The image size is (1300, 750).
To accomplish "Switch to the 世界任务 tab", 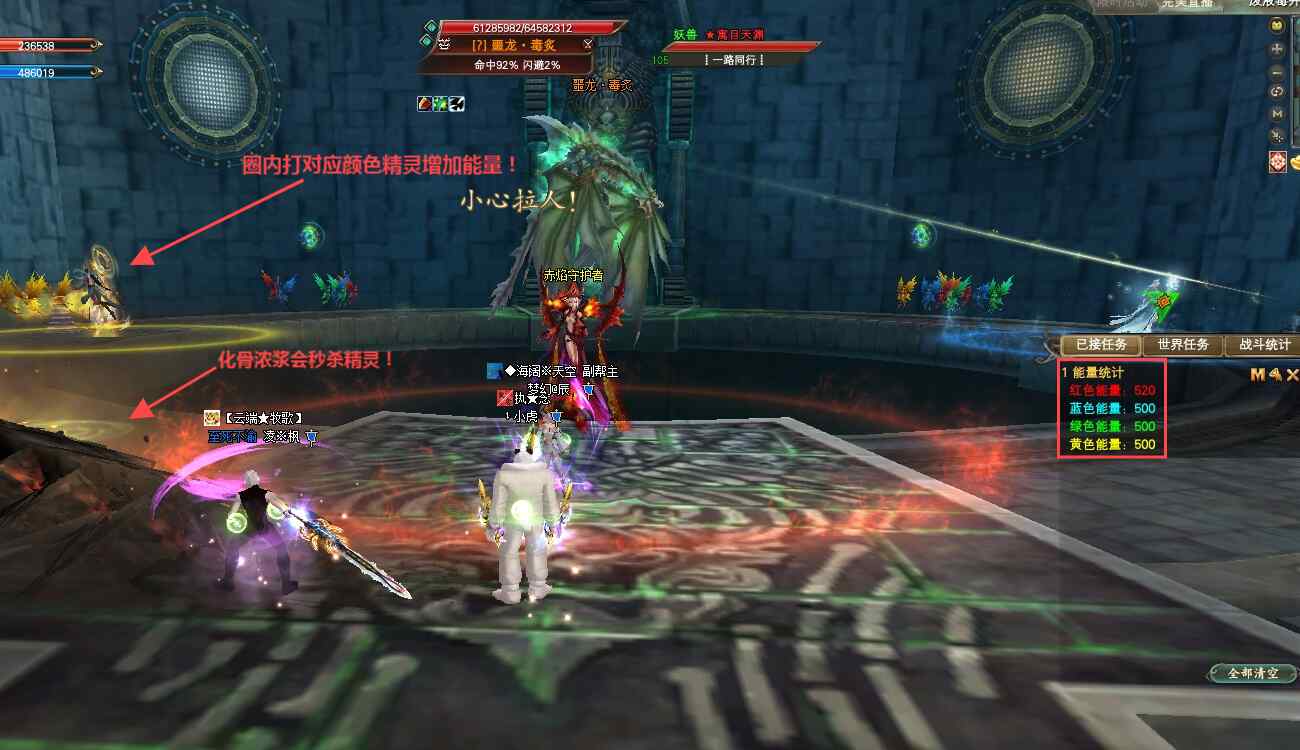I will pos(1184,344).
